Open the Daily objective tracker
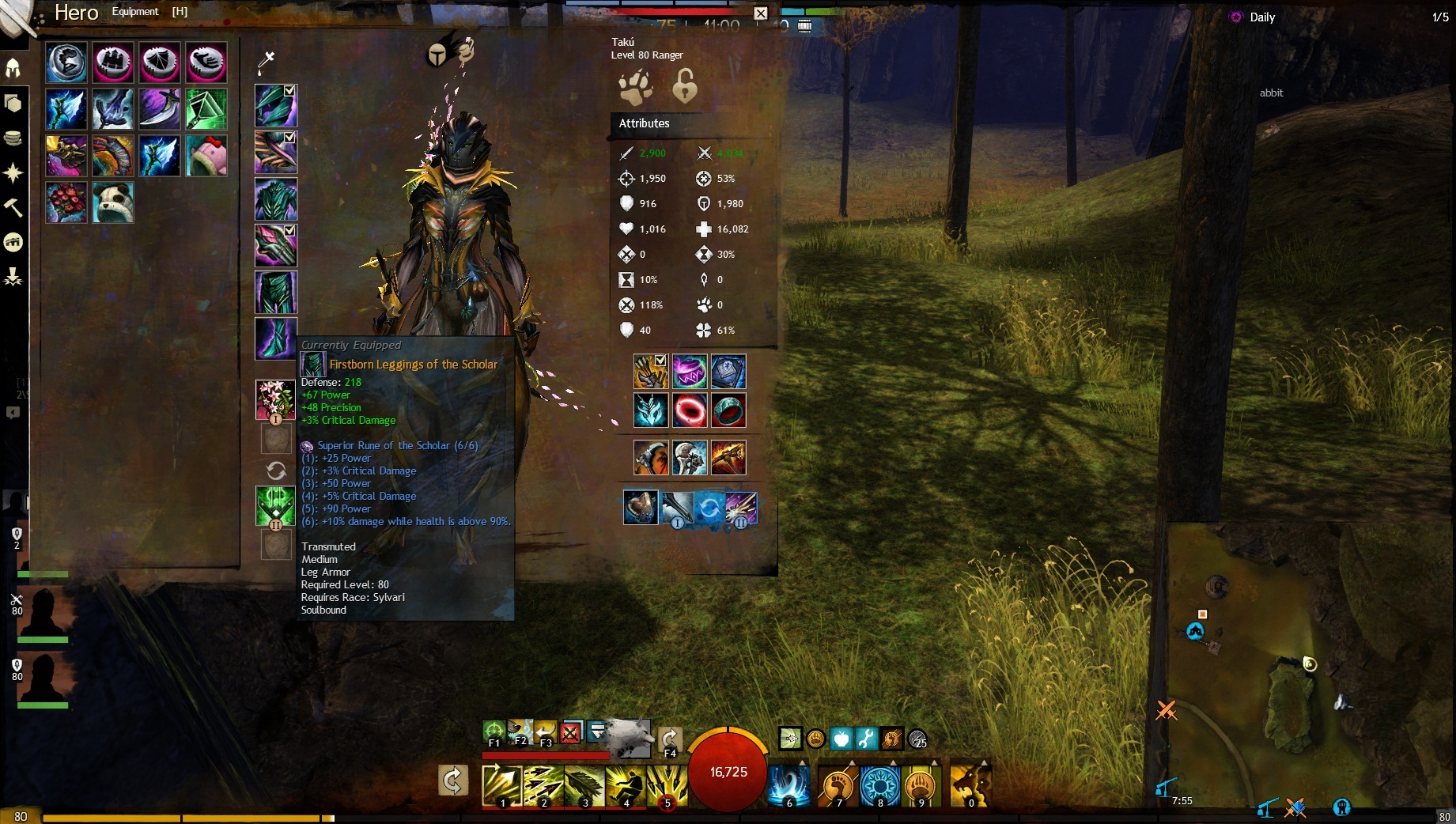The width and height of the screenshot is (1456, 824). click(1261, 17)
